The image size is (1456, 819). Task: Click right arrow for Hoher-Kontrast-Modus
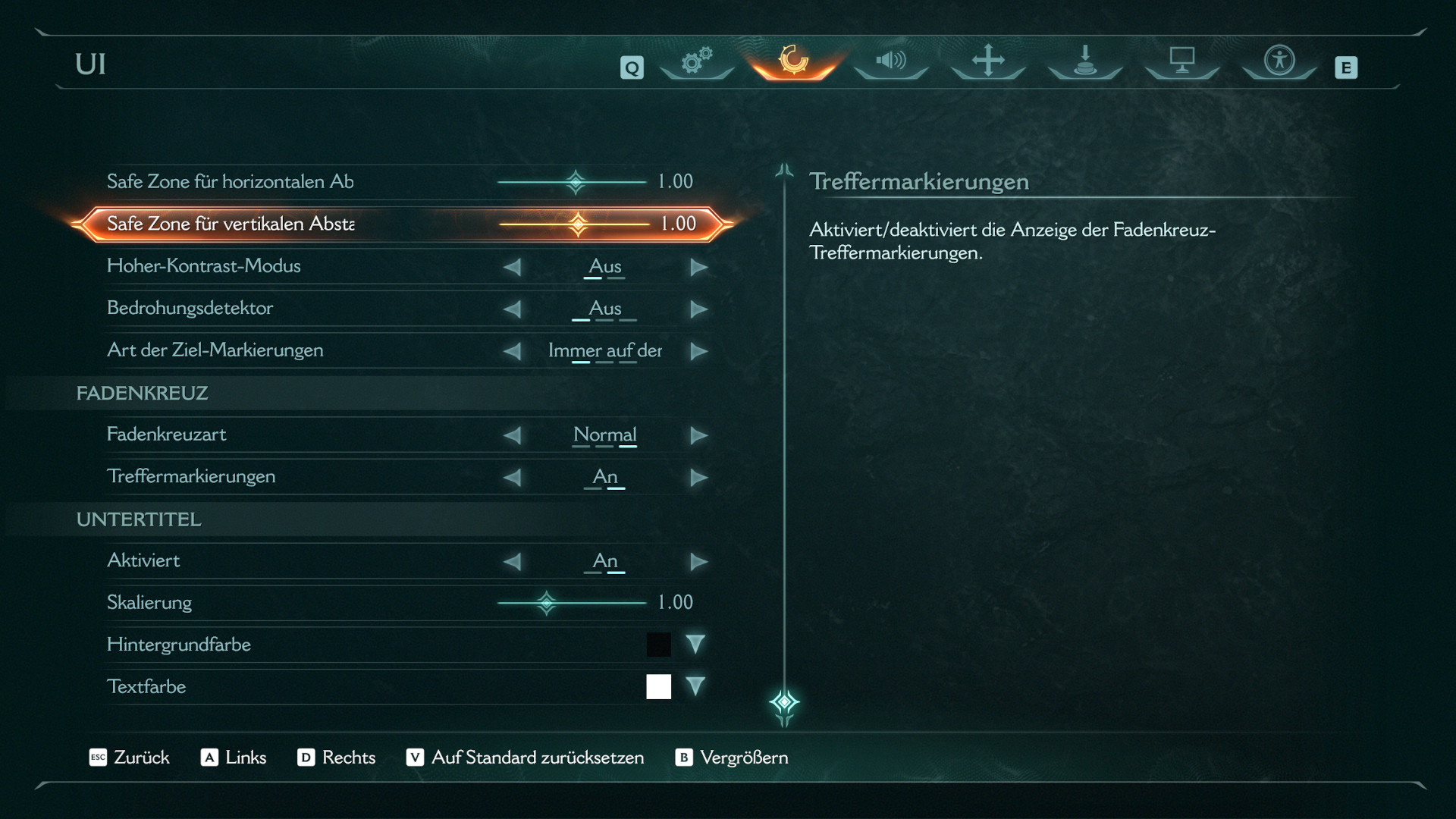coord(698,267)
